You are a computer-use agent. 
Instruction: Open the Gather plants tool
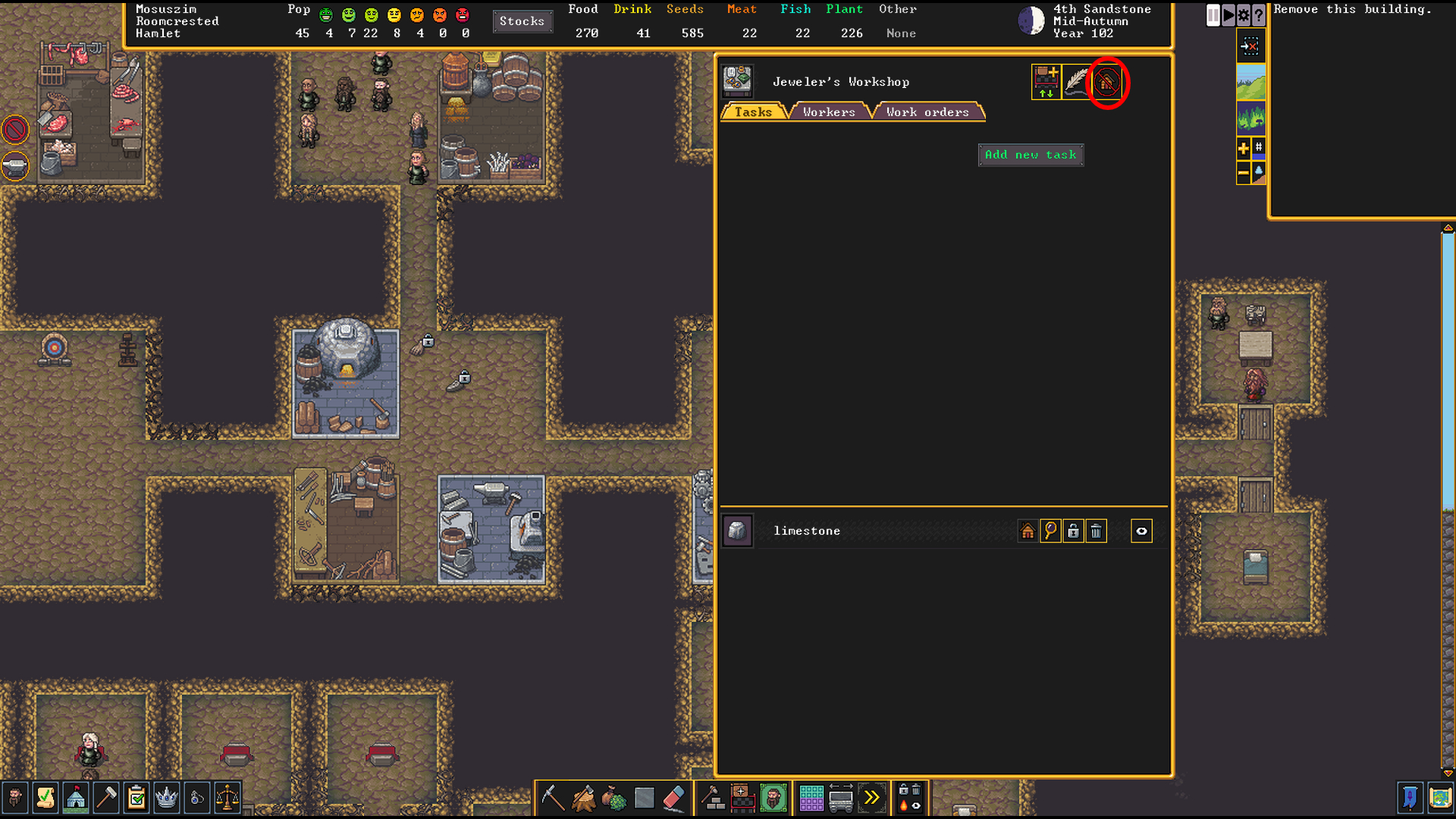click(614, 798)
